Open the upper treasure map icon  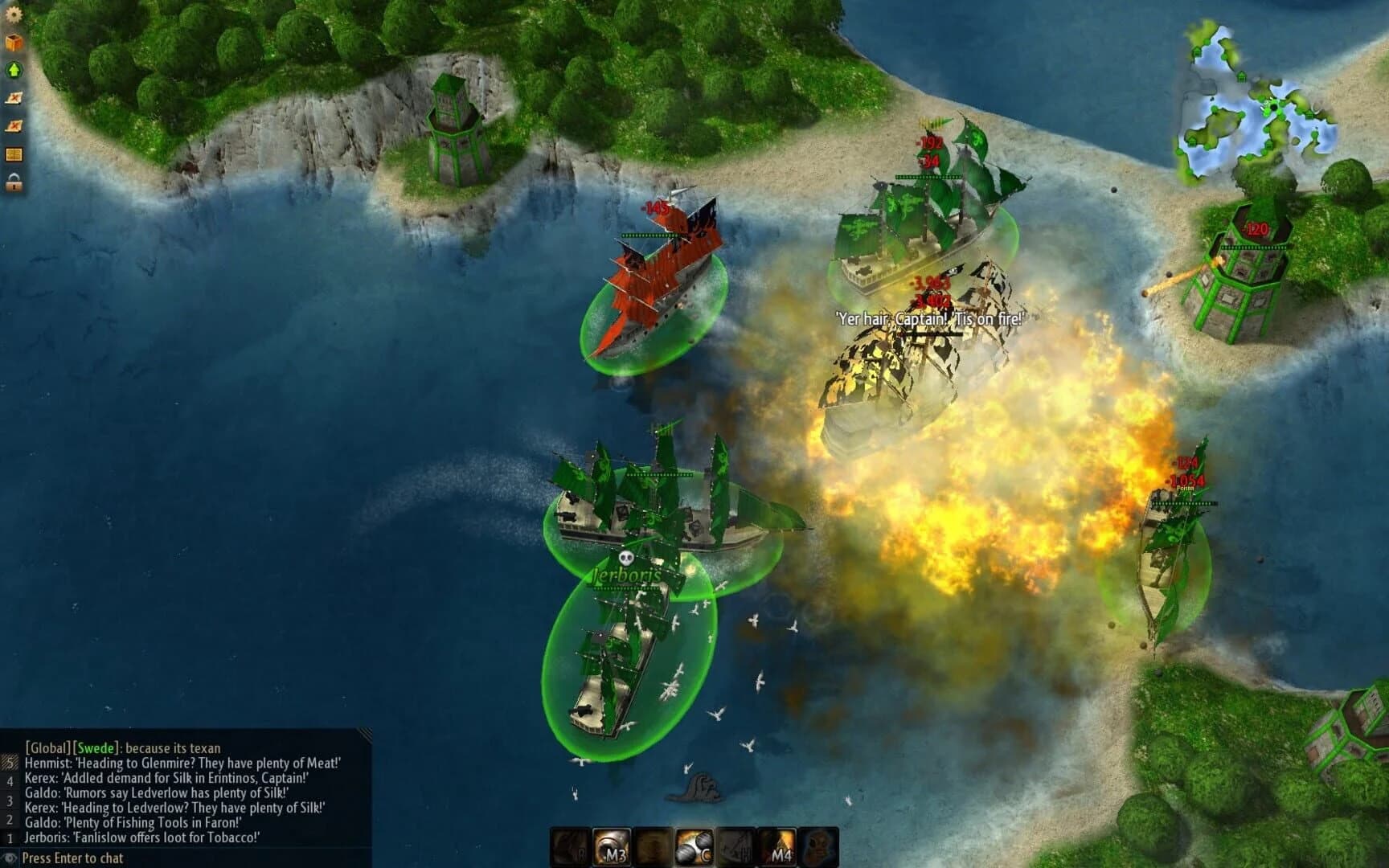click(x=13, y=97)
